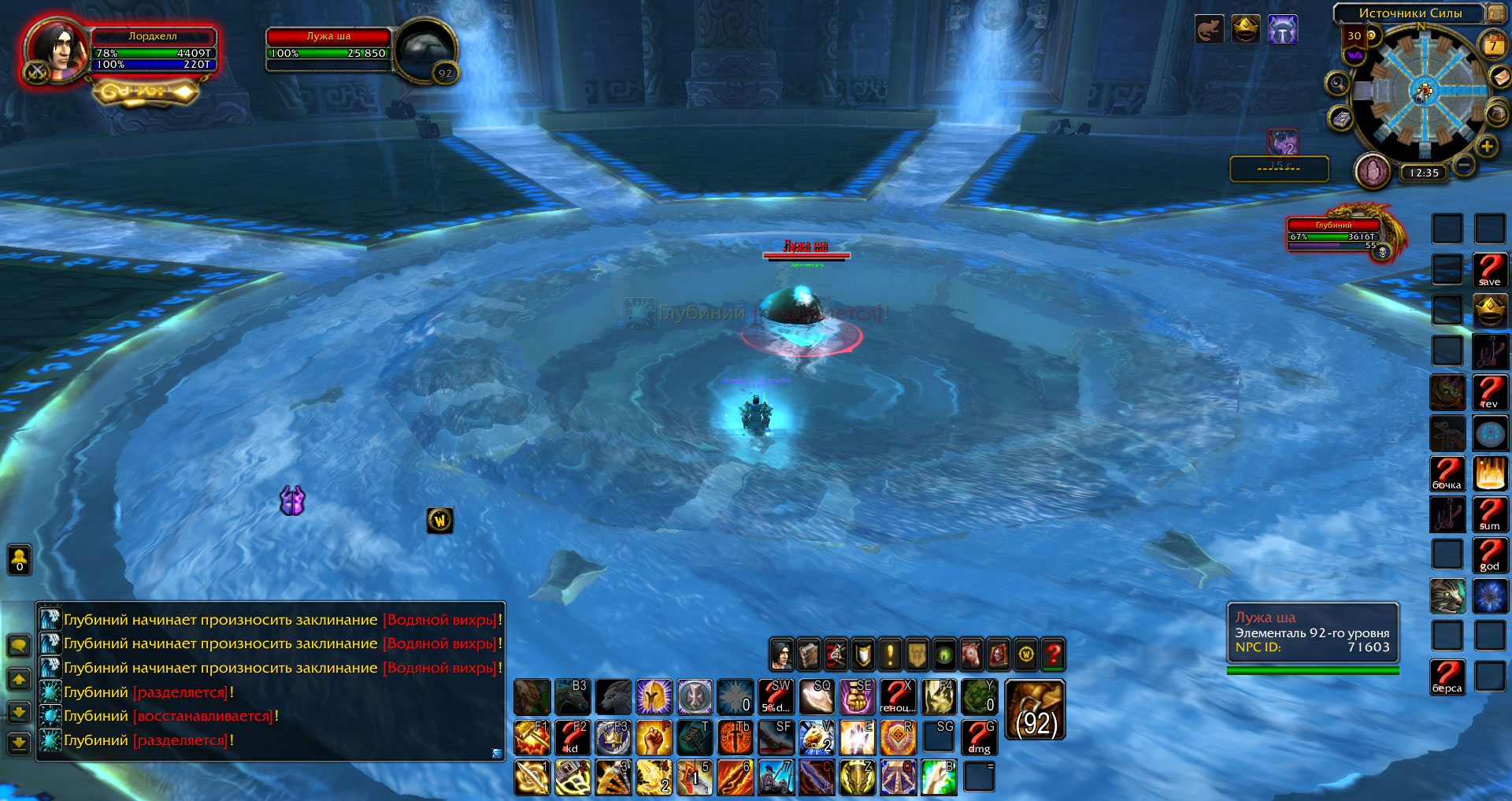This screenshot has width=1512, height=801.
Task: Activate the save macro button
Action: tap(1489, 270)
